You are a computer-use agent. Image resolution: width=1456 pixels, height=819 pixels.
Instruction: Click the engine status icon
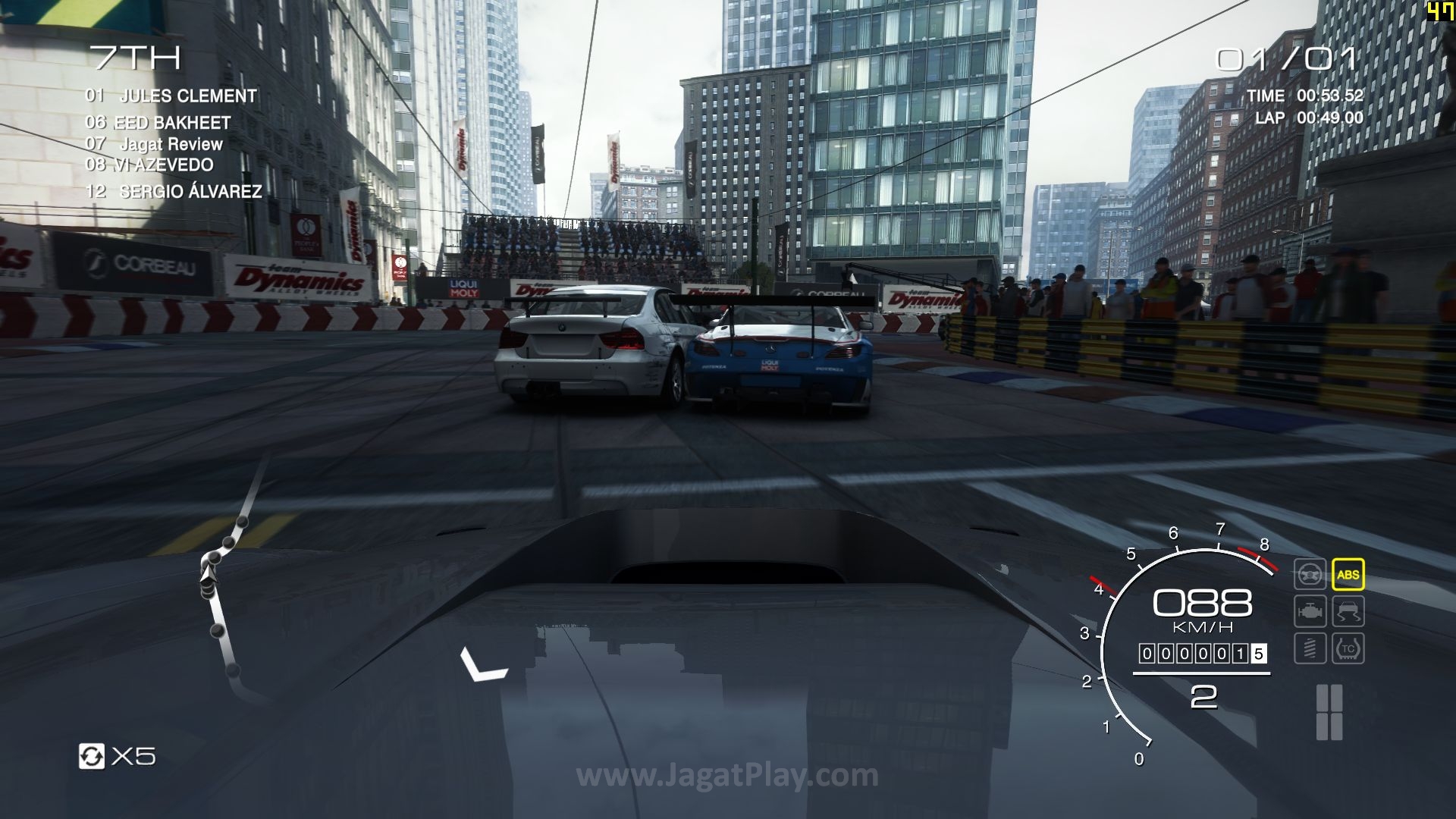pyautogui.click(x=1310, y=611)
